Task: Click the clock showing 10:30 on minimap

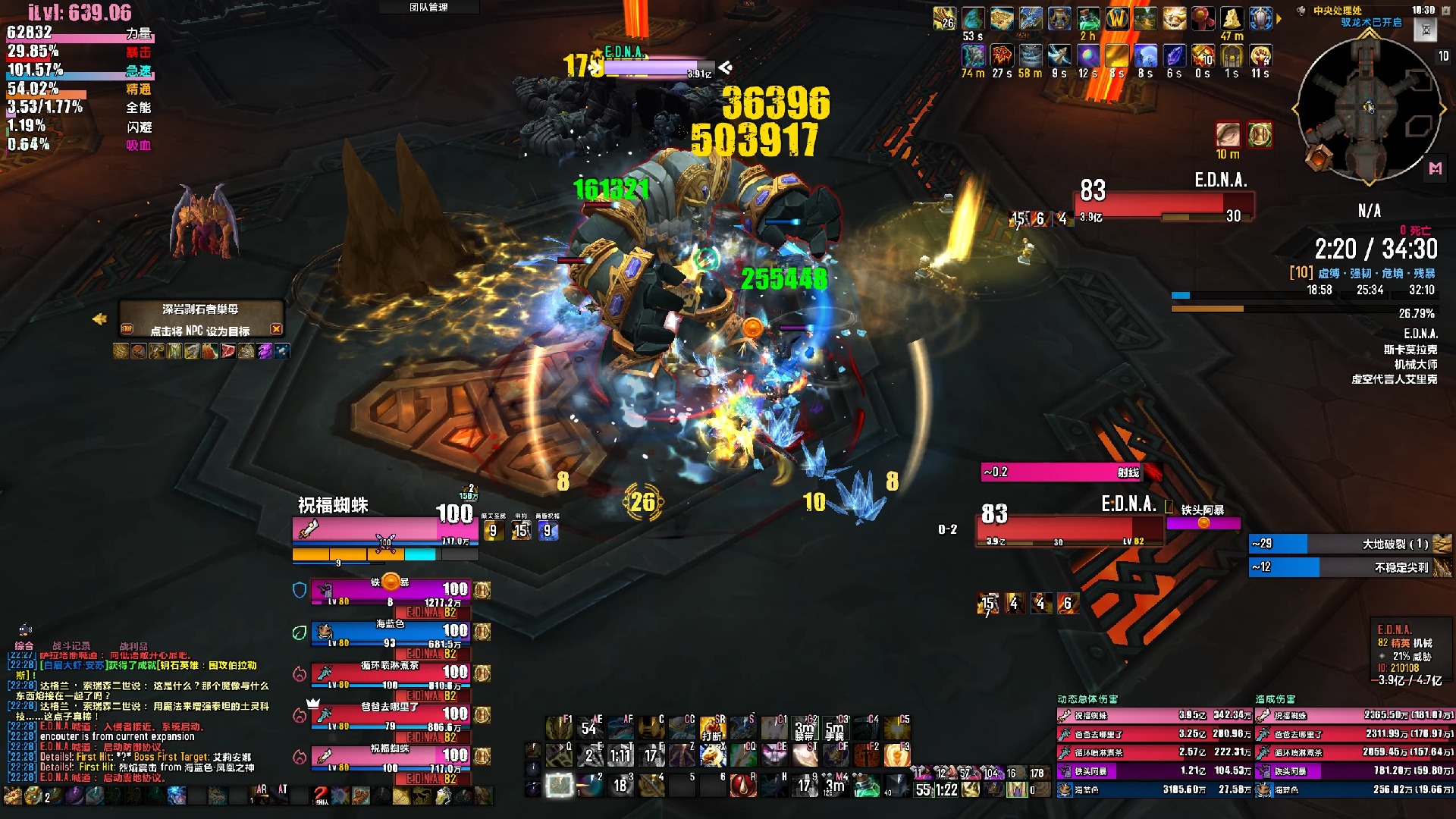Action: (x=1423, y=10)
